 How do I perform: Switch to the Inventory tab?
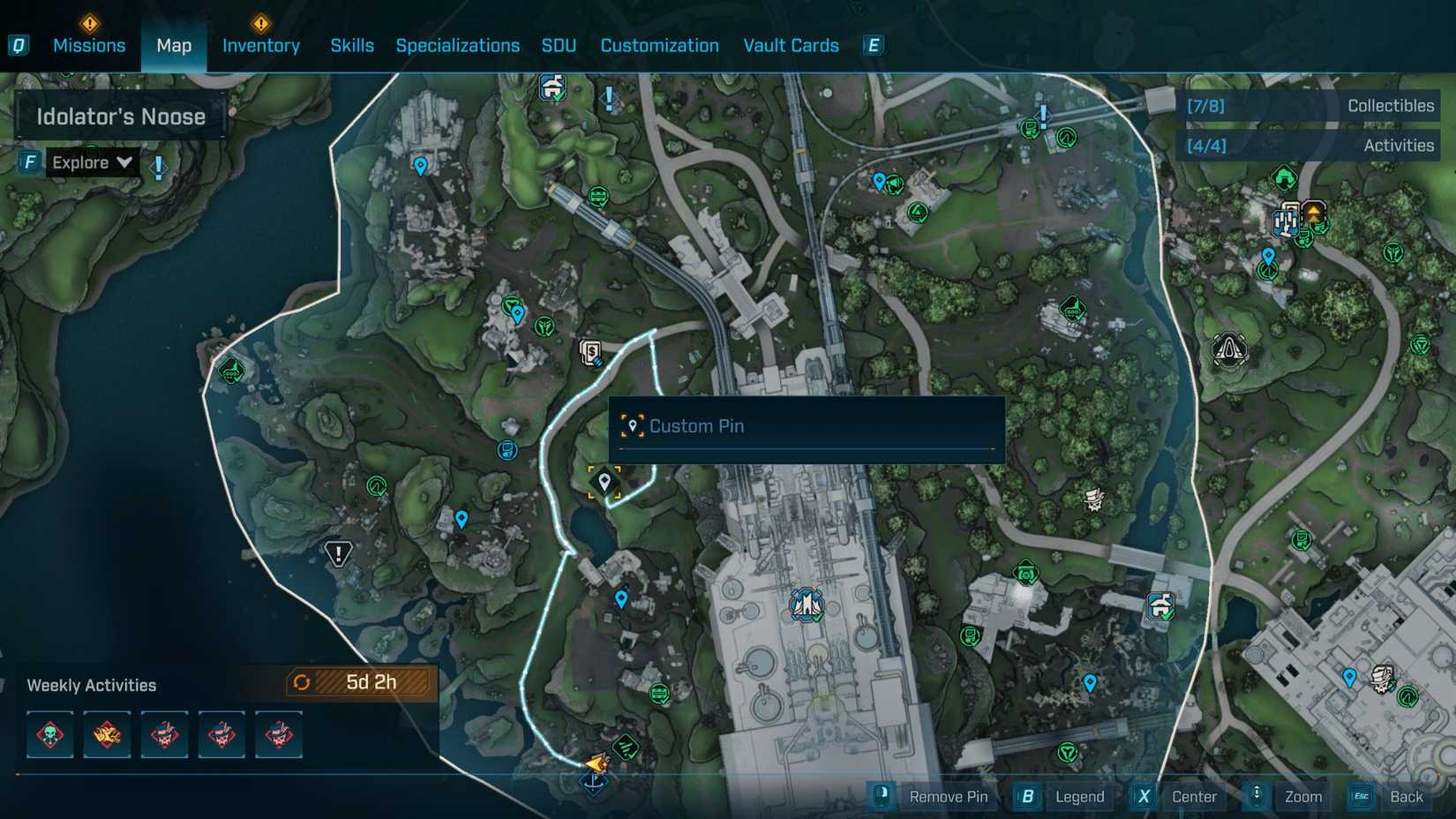(x=260, y=45)
